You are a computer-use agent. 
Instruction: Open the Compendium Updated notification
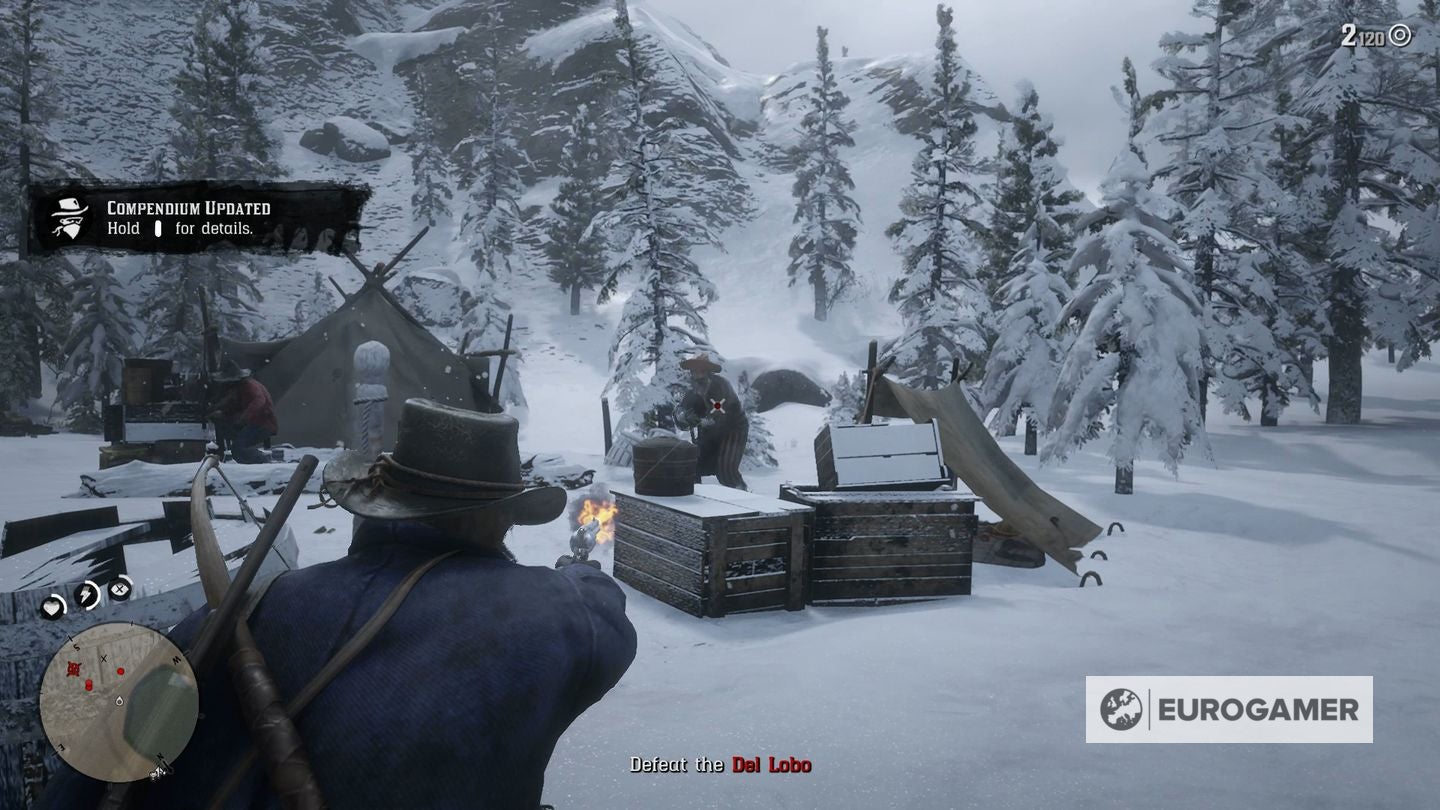[x=200, y=218]
